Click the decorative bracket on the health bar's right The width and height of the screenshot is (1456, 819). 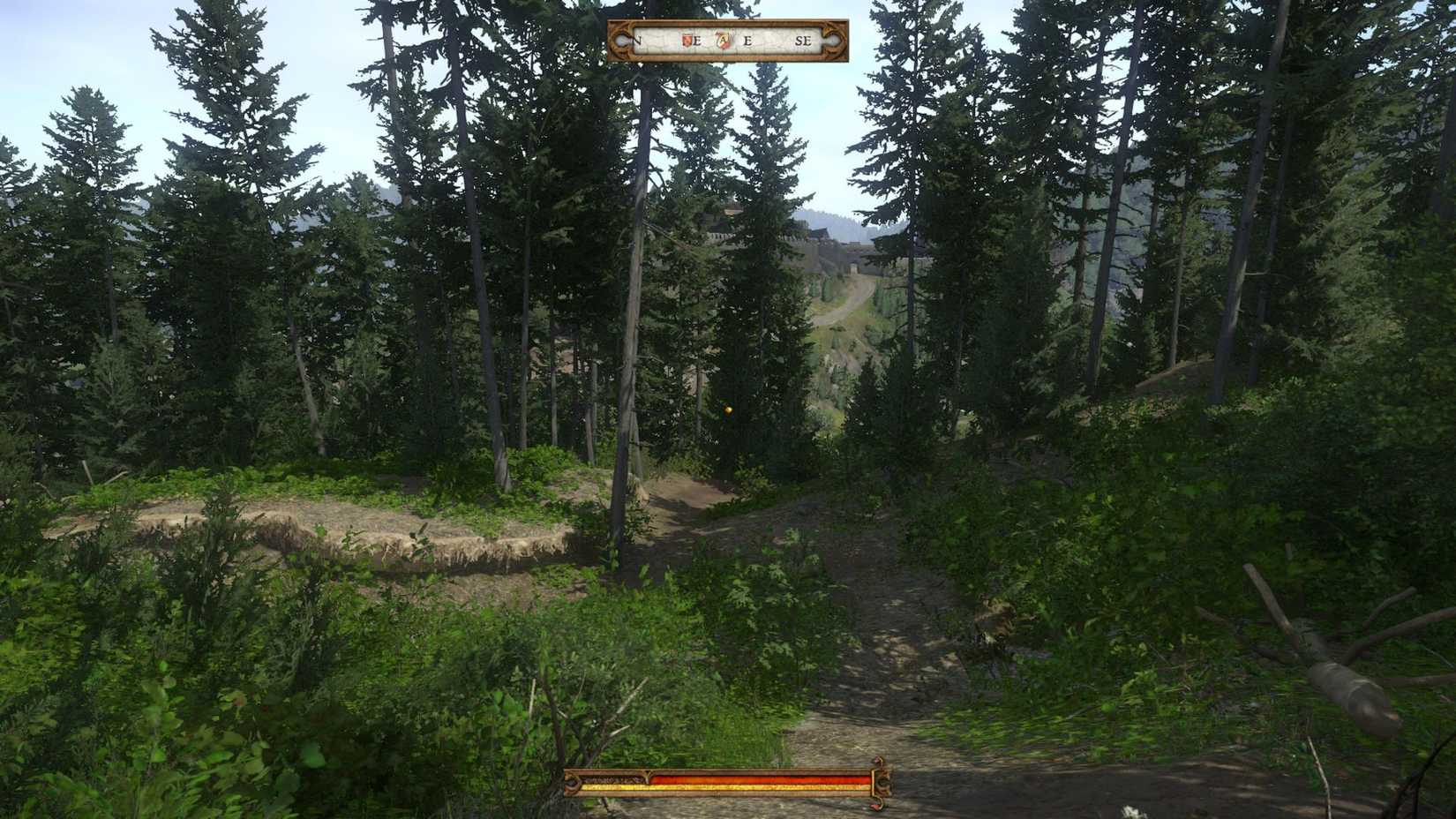click(x=882, y=783)
